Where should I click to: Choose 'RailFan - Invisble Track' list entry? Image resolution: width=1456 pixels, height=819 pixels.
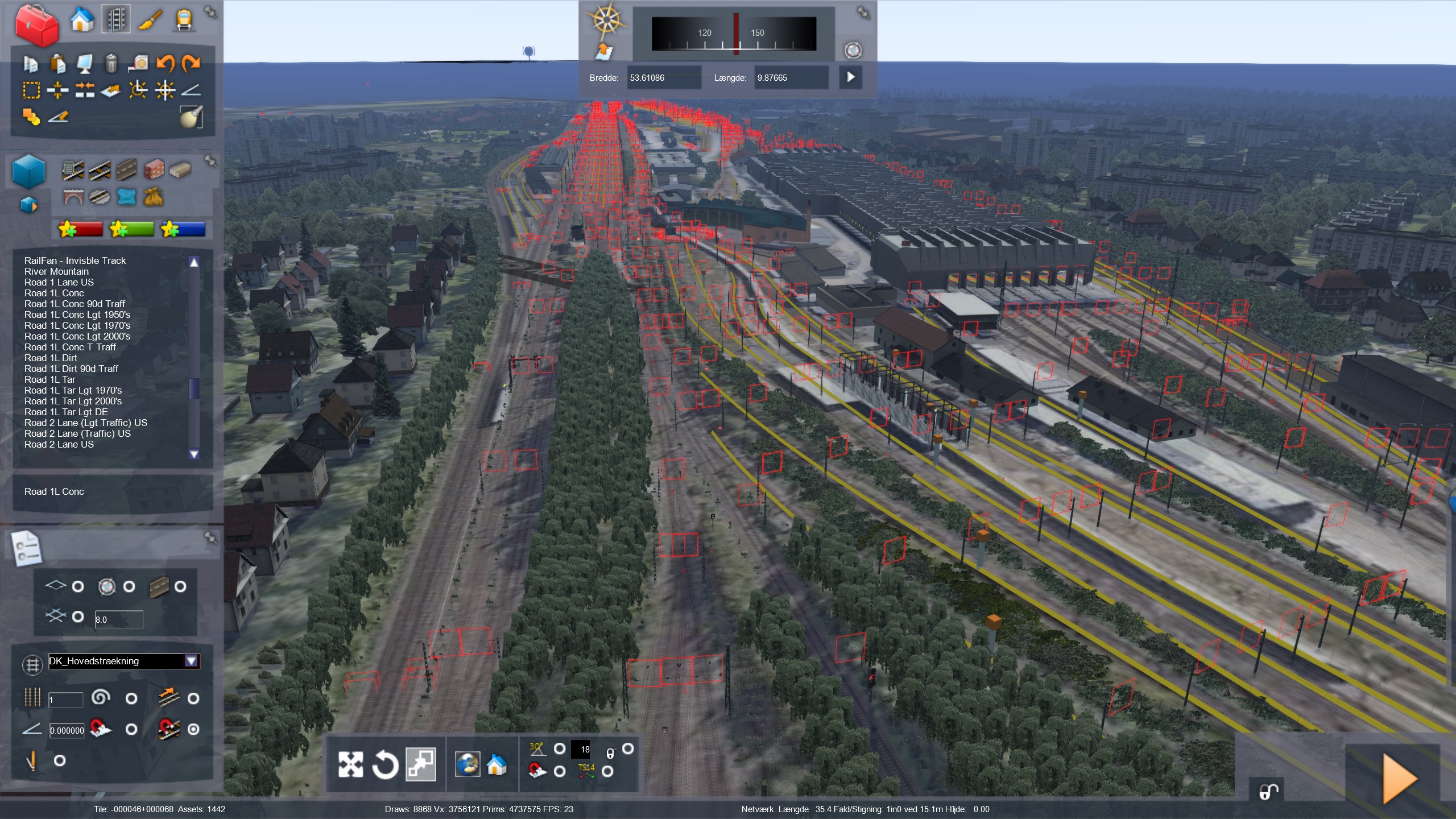point(75,260)
